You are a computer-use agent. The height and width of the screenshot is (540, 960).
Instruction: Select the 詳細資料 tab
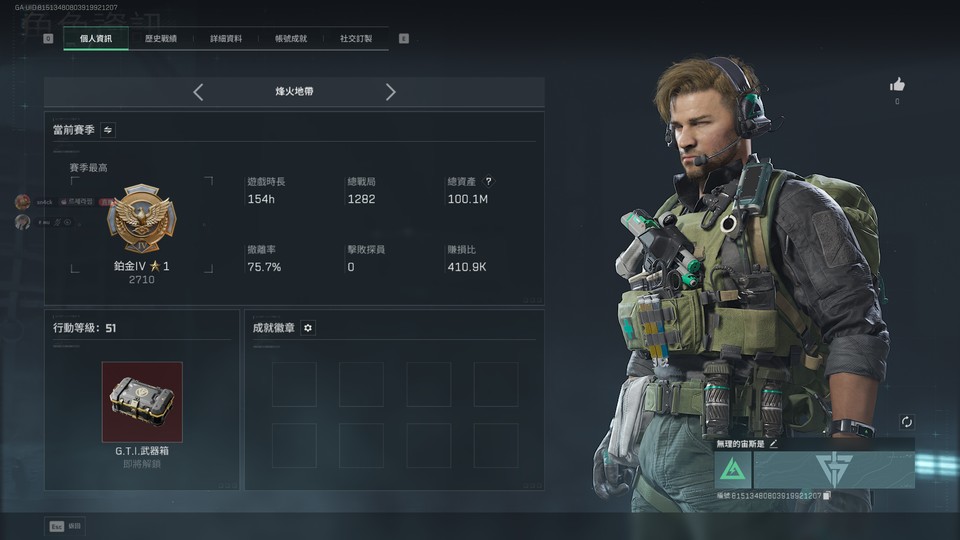pyautogui.click(x=225, y=39)
